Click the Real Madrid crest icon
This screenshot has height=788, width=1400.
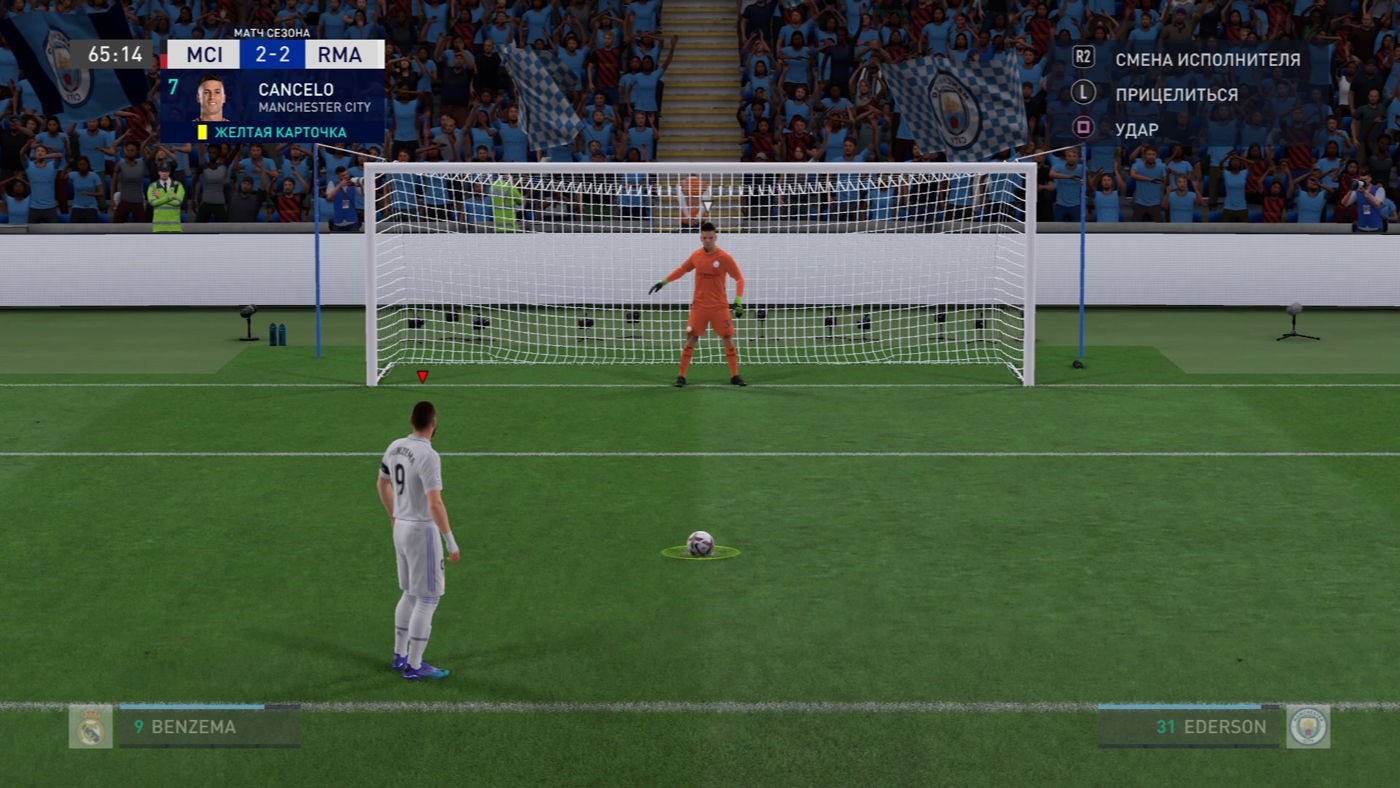point(90,727)
